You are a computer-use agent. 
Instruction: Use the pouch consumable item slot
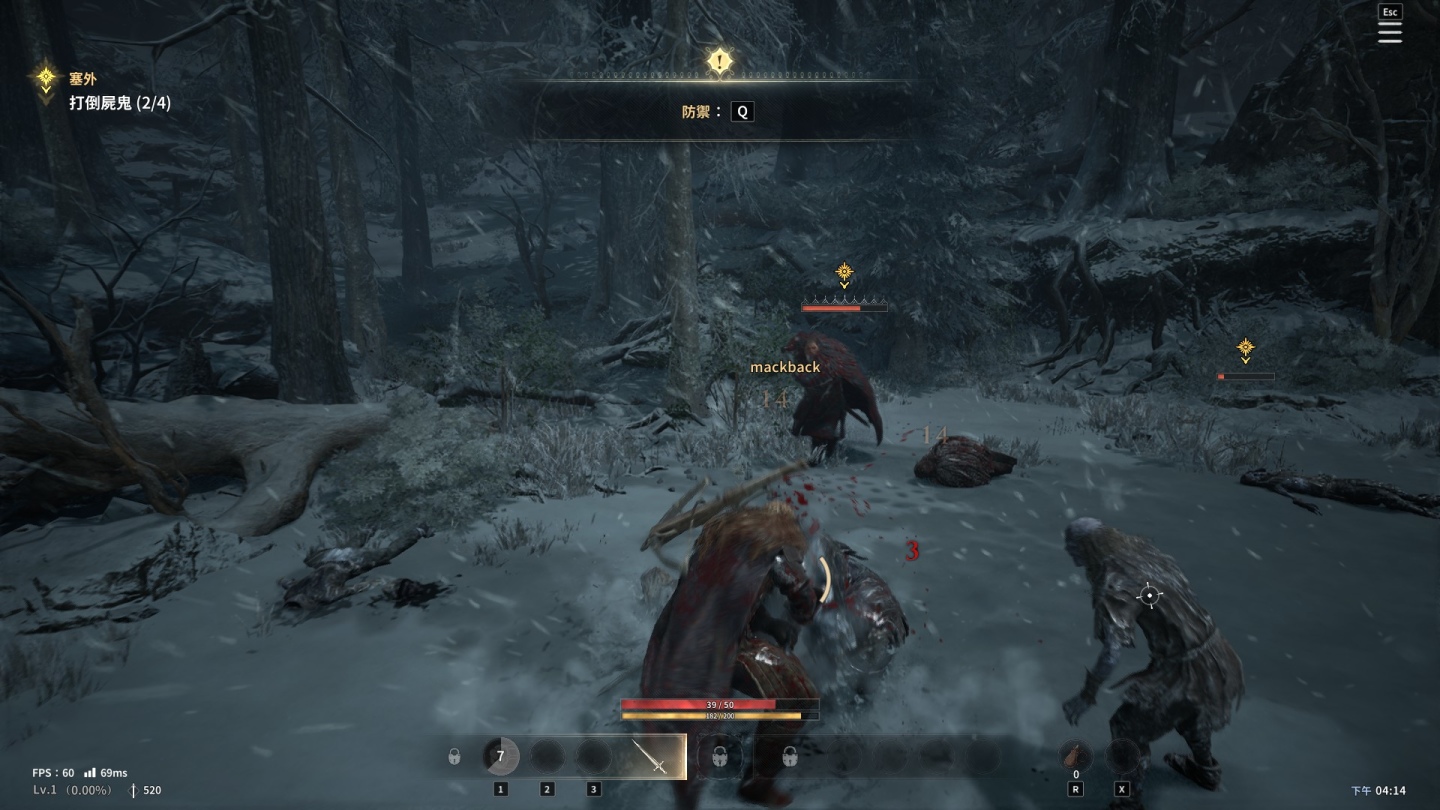[x=1076, y=756]
